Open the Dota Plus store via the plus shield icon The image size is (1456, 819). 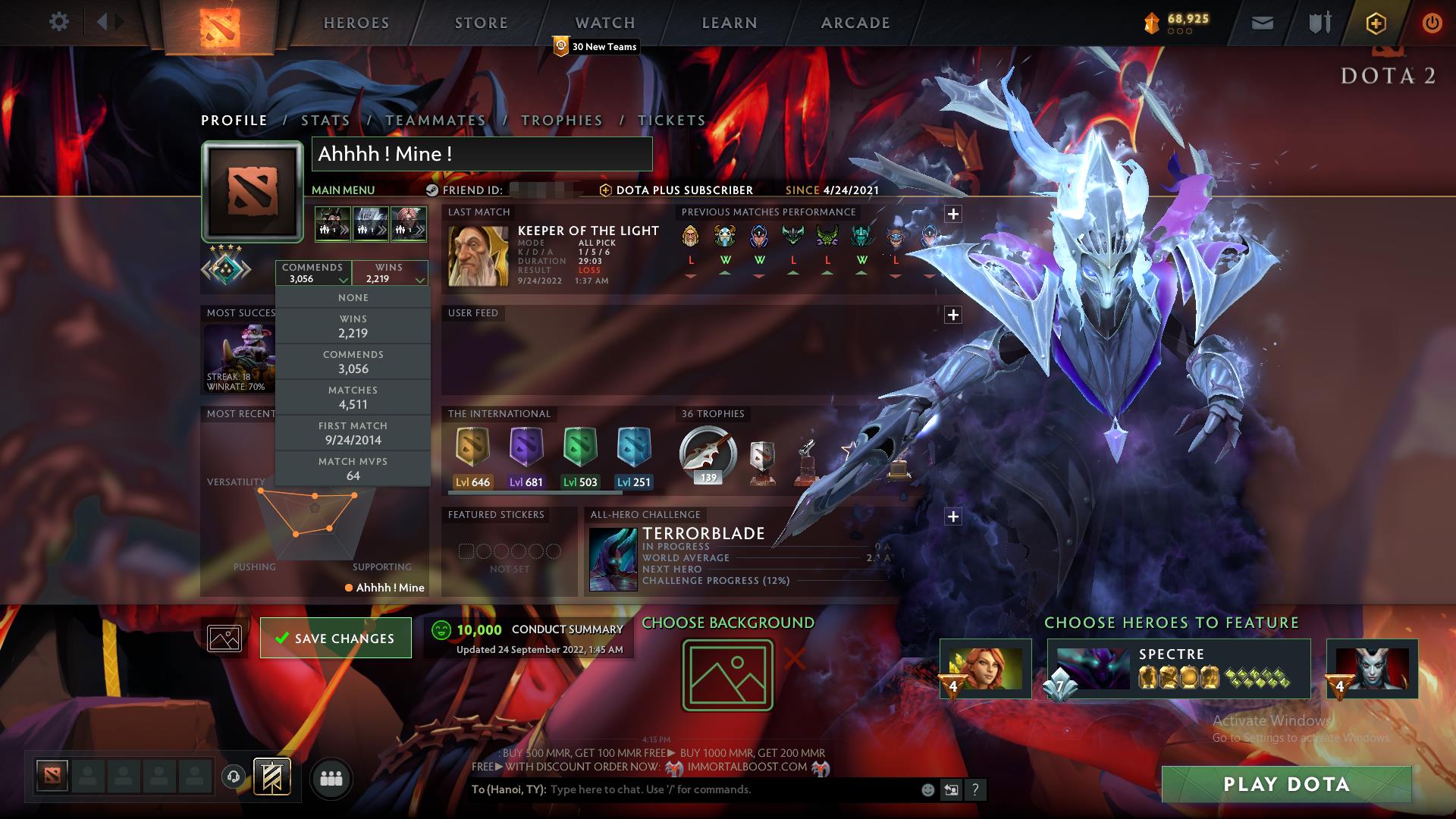(1375, 22)
